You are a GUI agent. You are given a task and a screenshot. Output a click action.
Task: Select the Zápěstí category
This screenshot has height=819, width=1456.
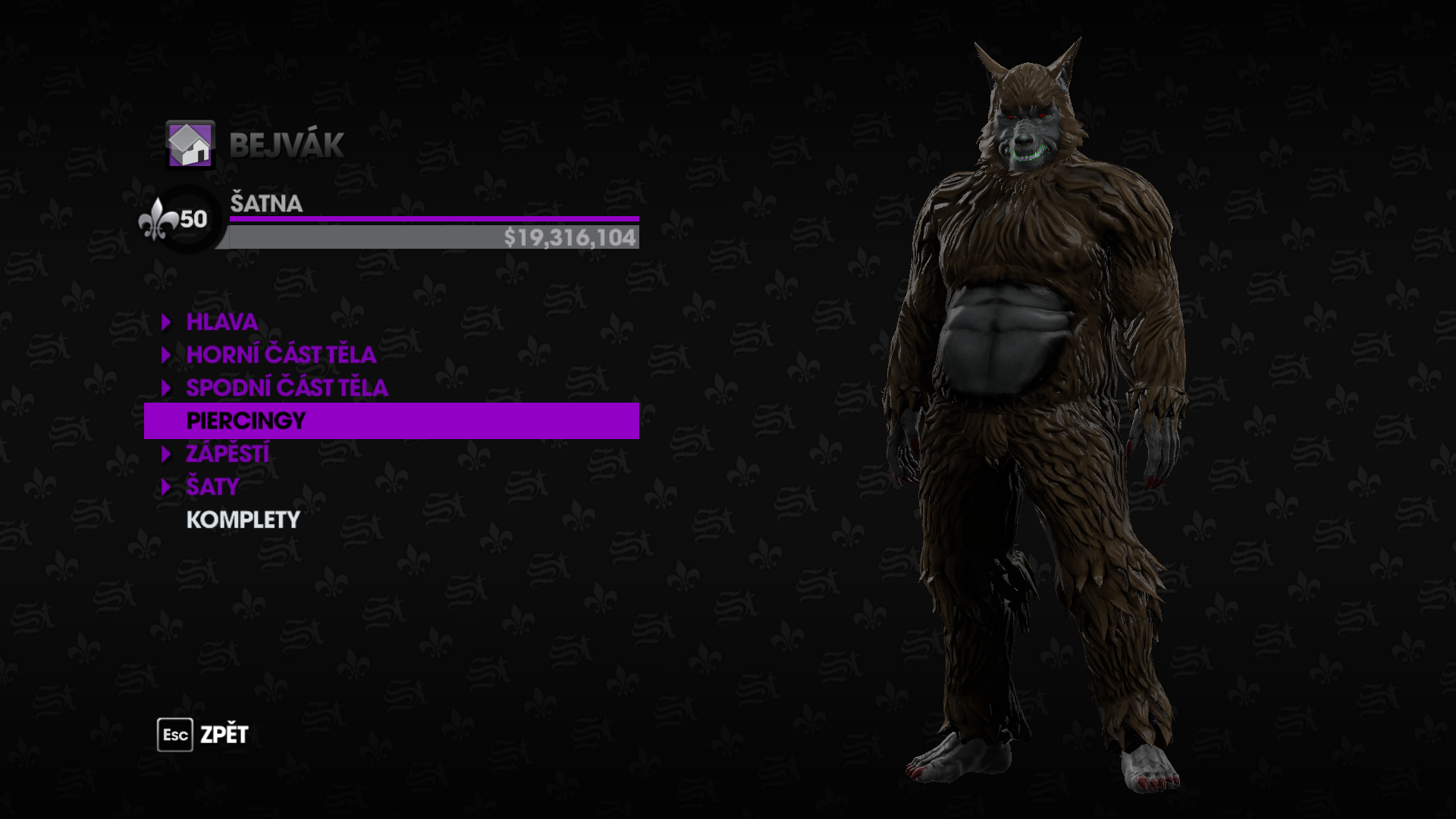point(227,454)
